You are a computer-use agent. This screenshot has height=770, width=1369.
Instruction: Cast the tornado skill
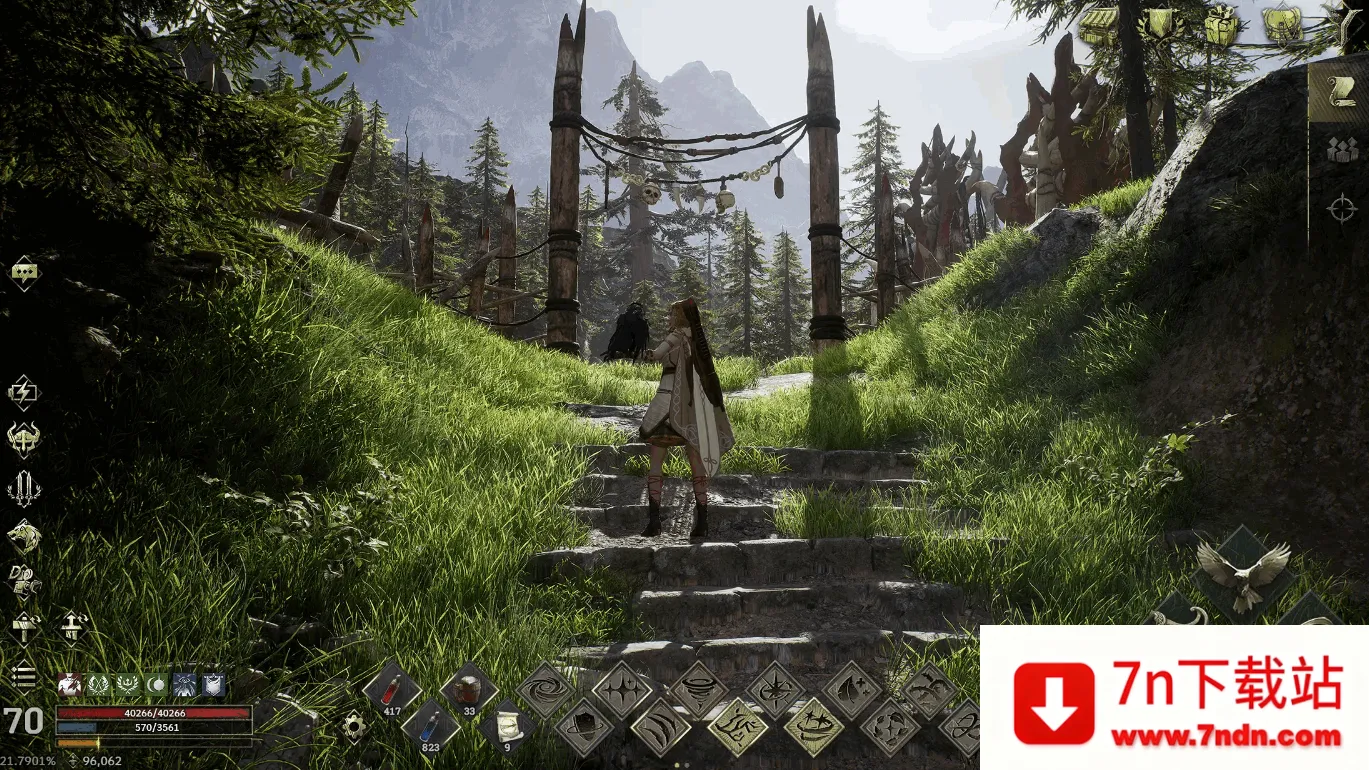[x=698, y=690]
